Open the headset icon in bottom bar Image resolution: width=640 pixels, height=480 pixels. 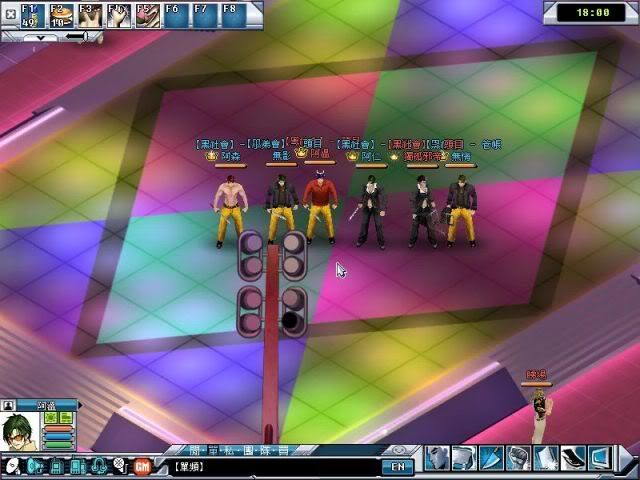tap(99, 465)
